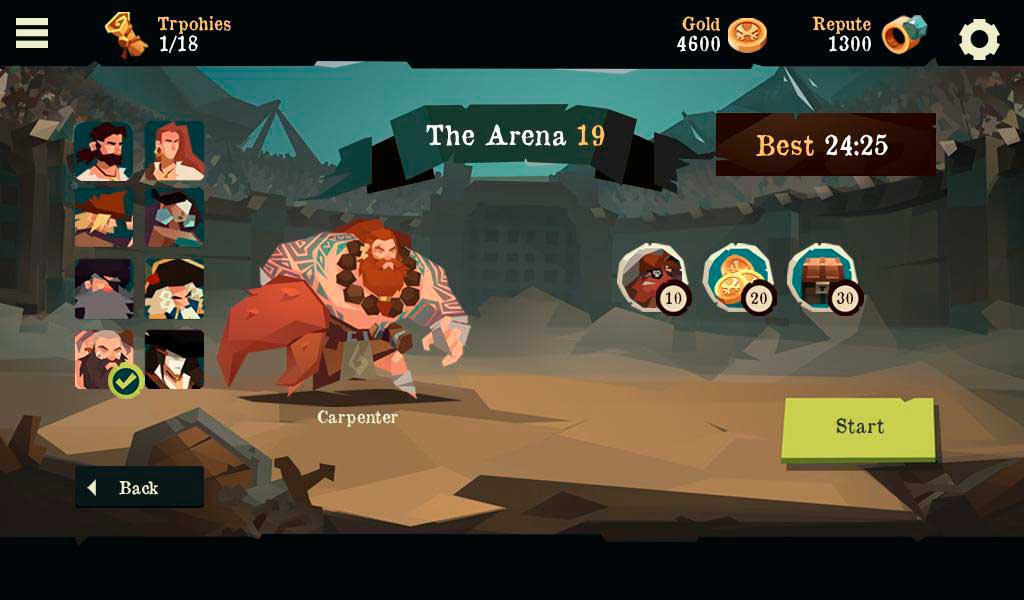The height and width of the screenshot is (600, 1024).
Task: Choose the grey-bearded pirate in dark hat
Action: pos(103,289)
